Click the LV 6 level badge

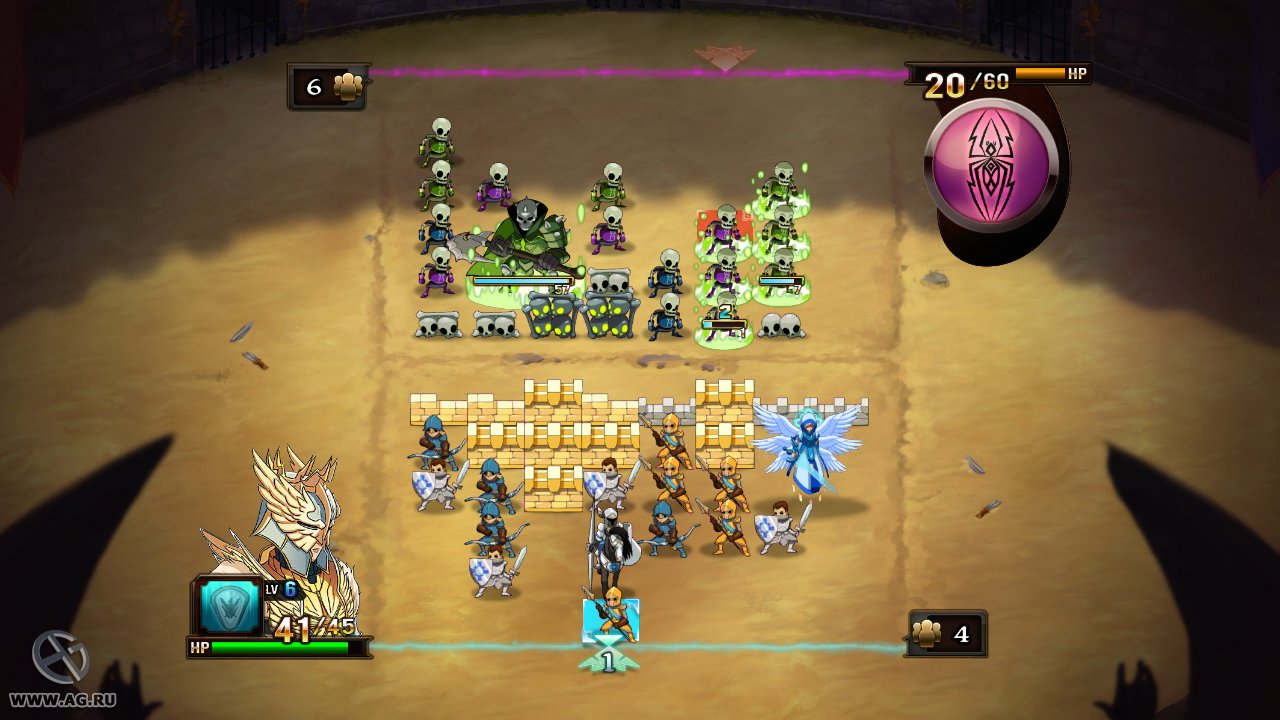280,589
